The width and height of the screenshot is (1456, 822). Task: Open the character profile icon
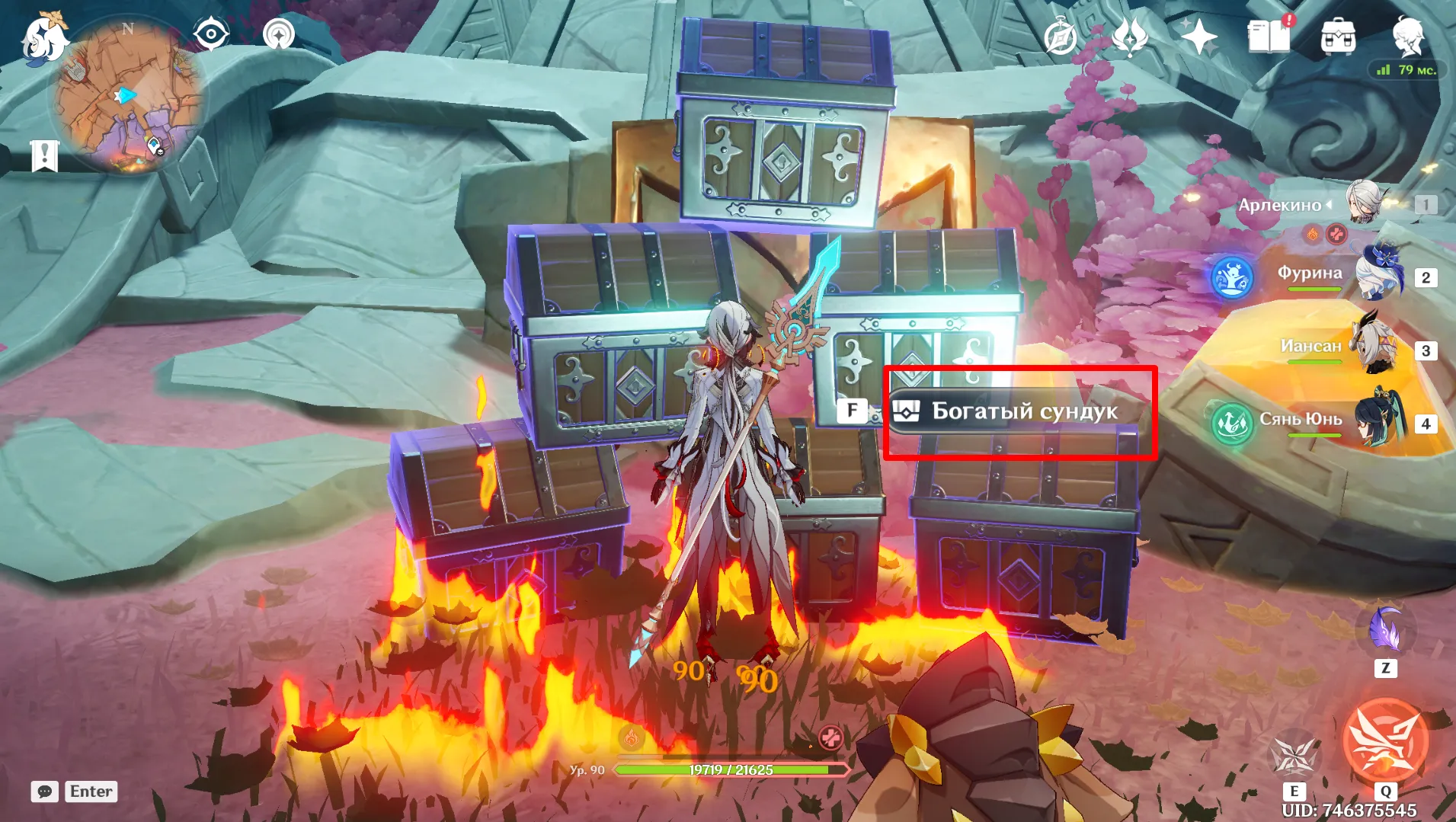pyautogui.click(x=1408, y=37)
